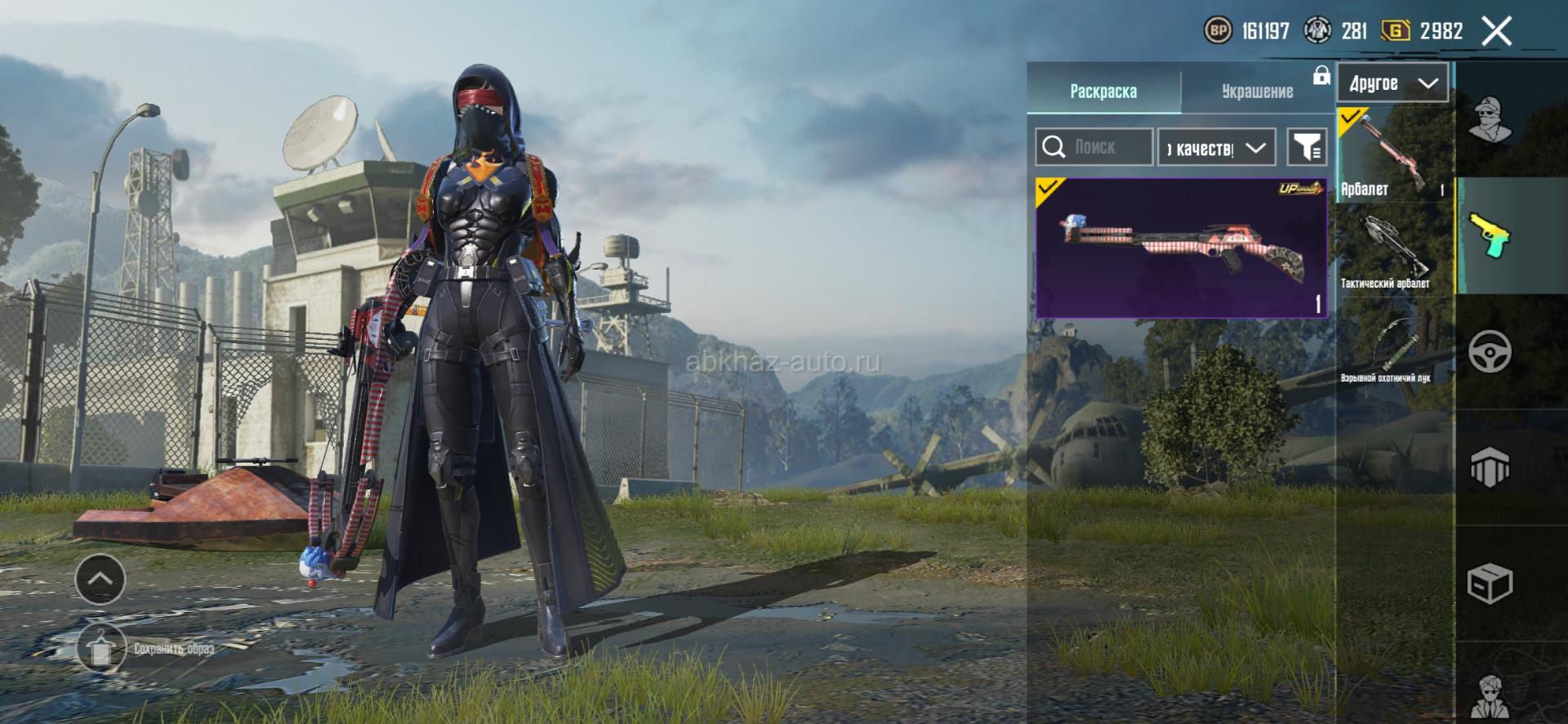Open the steering wheel vehicles category
This screenshot has height=724, width=1568.
[1490, 351]
